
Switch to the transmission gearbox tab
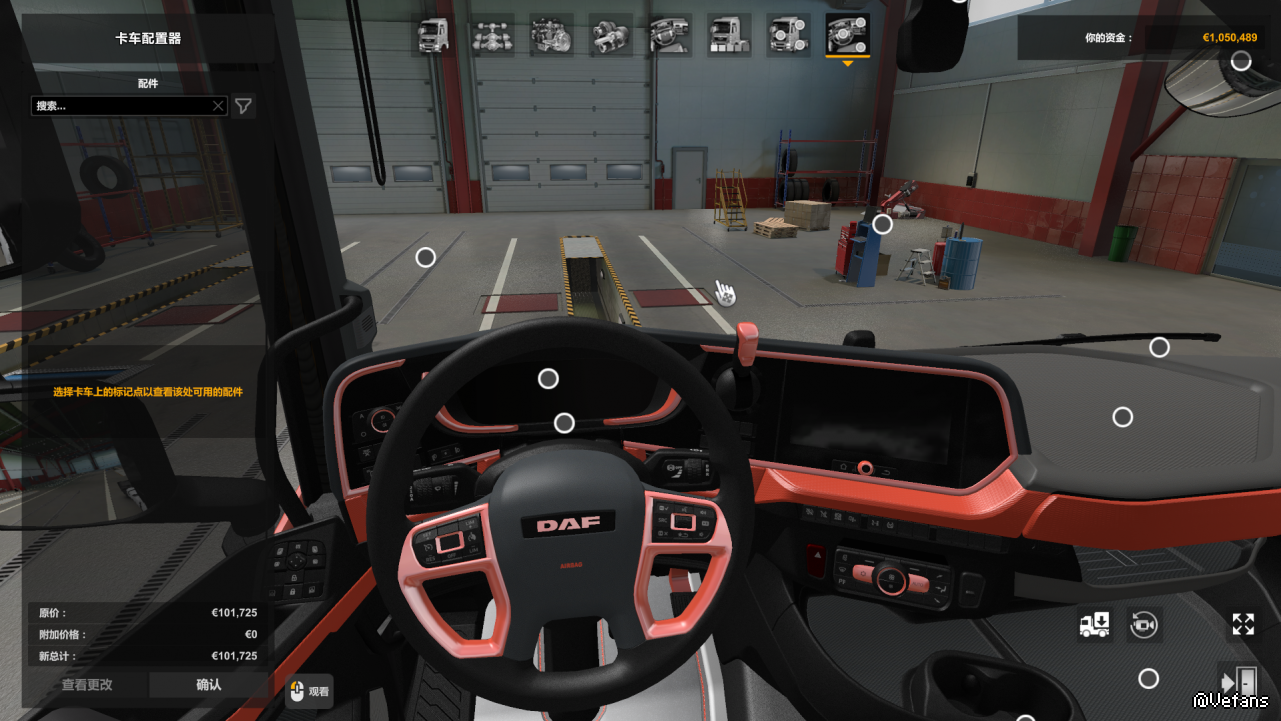pyautogui.click(x=610, y=36)
